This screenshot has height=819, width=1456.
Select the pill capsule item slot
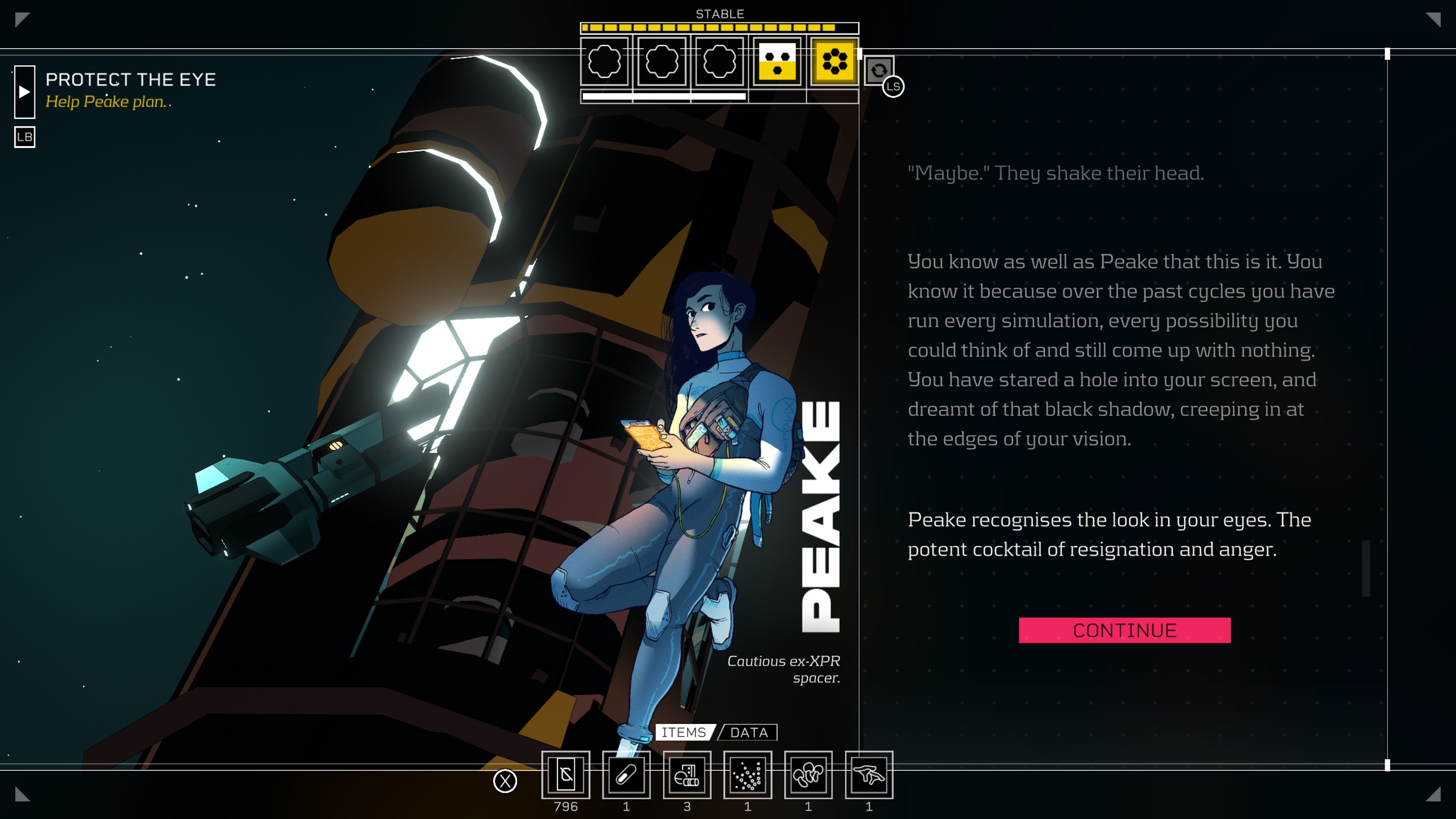click(x=626, y=775)
